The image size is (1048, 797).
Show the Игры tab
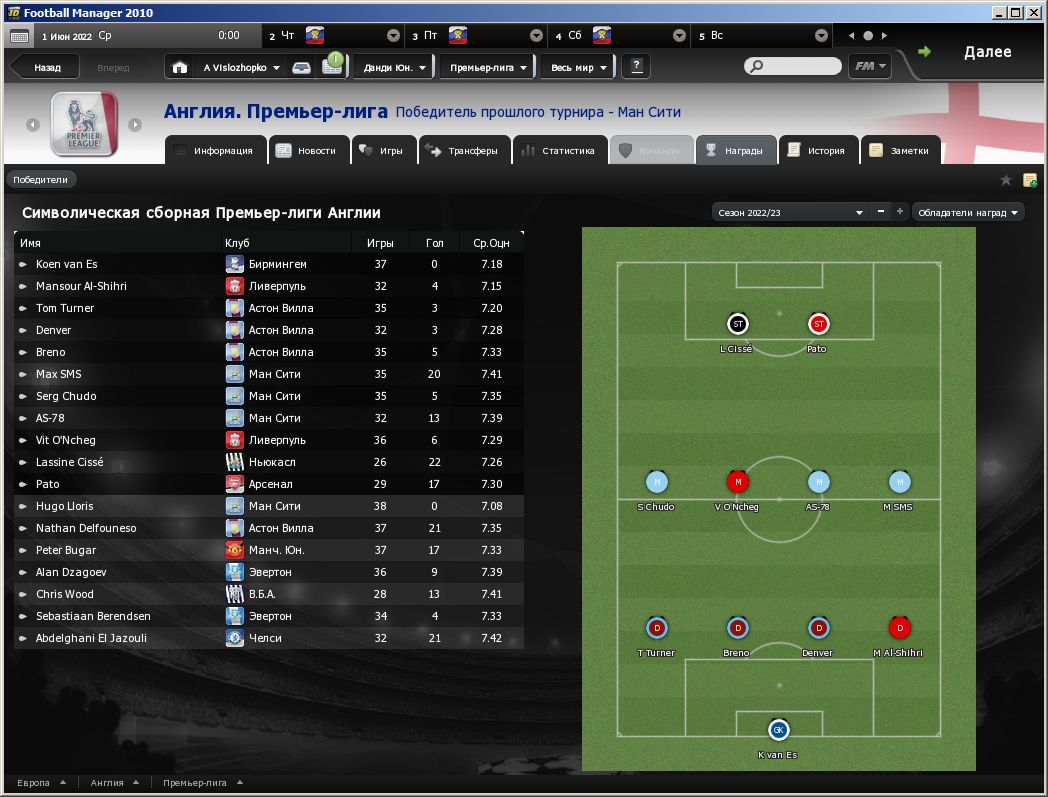click(x=382, y=151)
